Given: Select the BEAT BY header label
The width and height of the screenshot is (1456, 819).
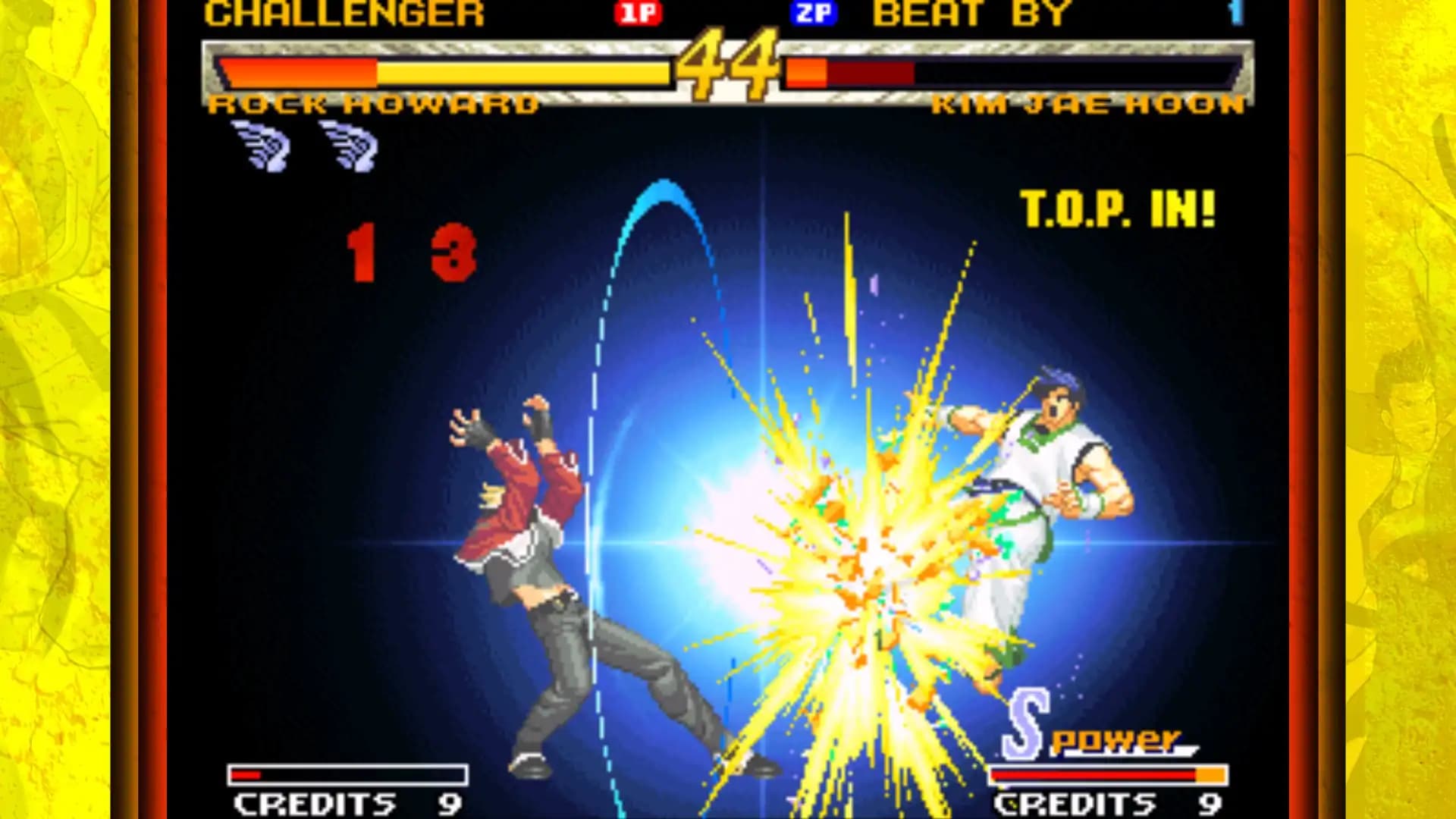Looking at the screenshot, I should click(971, 12).
